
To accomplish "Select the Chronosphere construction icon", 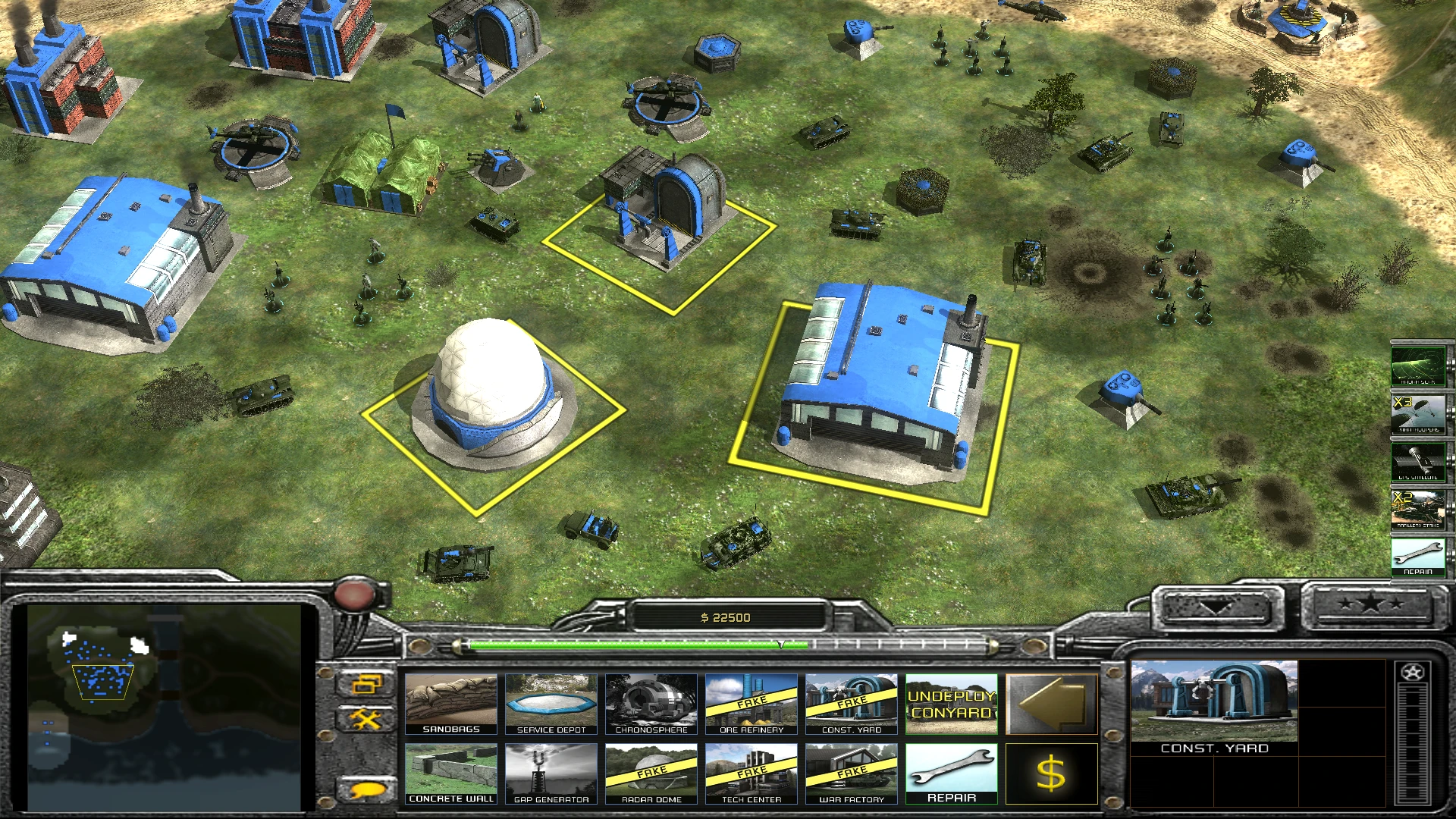I will (651, 704).
